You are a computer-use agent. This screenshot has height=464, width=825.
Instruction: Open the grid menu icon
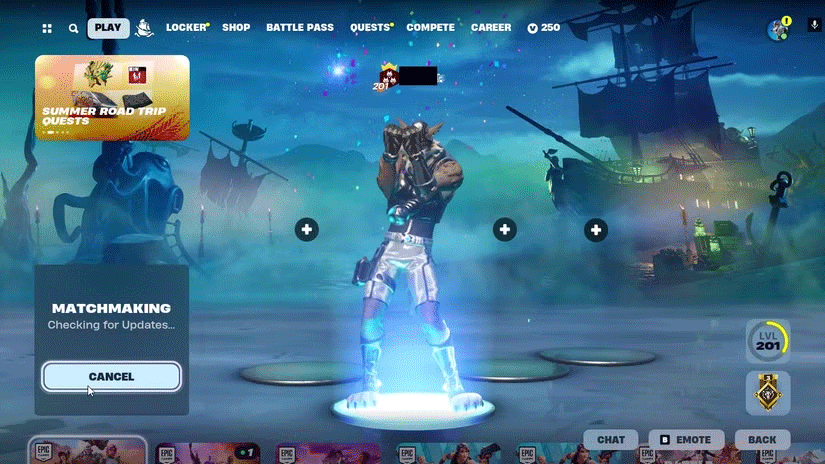point(47,29)
